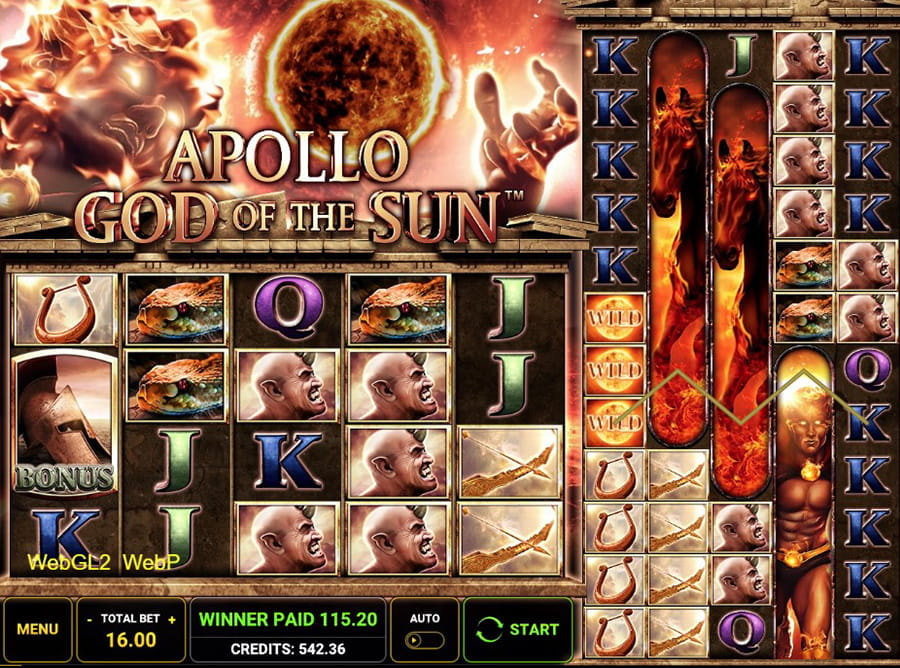Decrease total bet with the minus button
Image resolution: width=900 pixels, height=668 pixels.
coord(90,620)
